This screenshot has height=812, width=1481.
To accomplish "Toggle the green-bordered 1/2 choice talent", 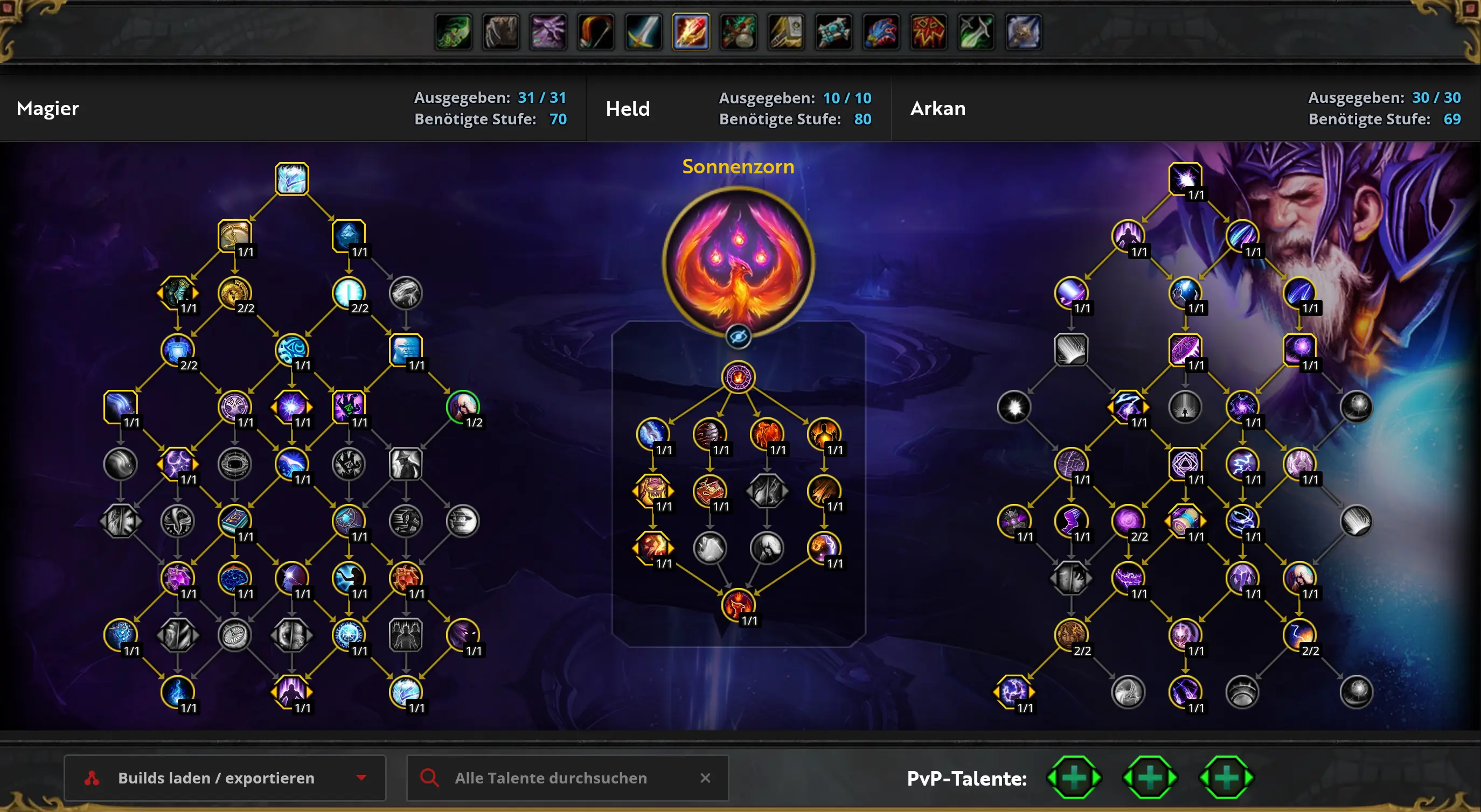I will click(x=463, y=408).
